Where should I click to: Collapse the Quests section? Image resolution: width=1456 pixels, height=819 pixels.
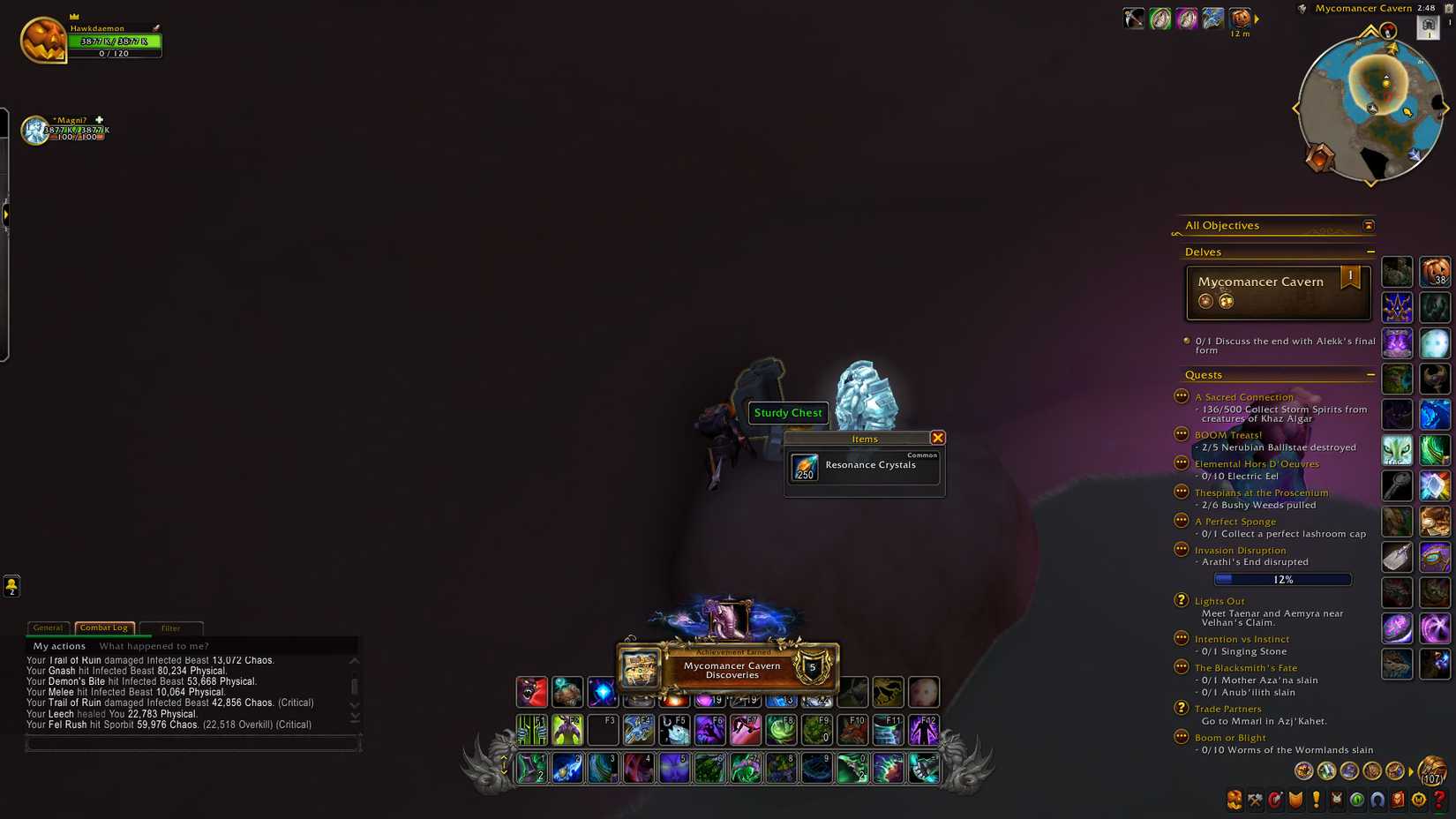[1371, 374]
